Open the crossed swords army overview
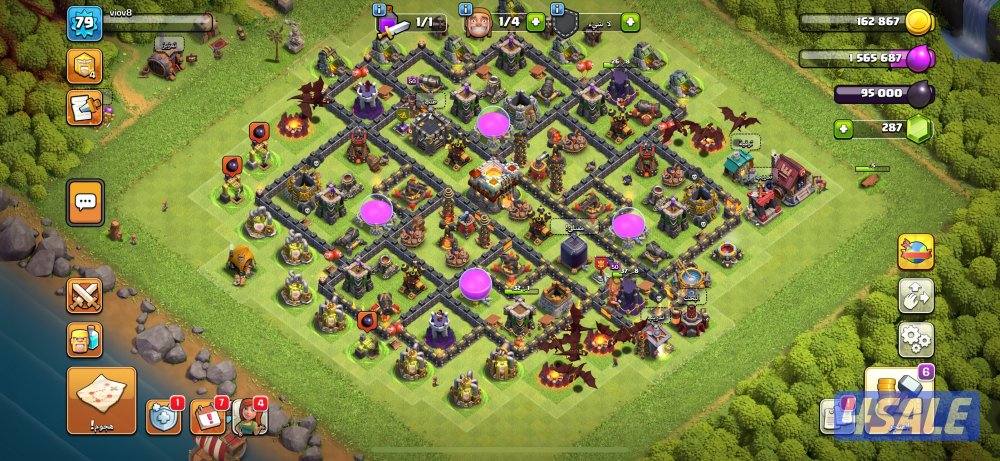Viewport: 1000px width, 461px height. tap(85, 296)
